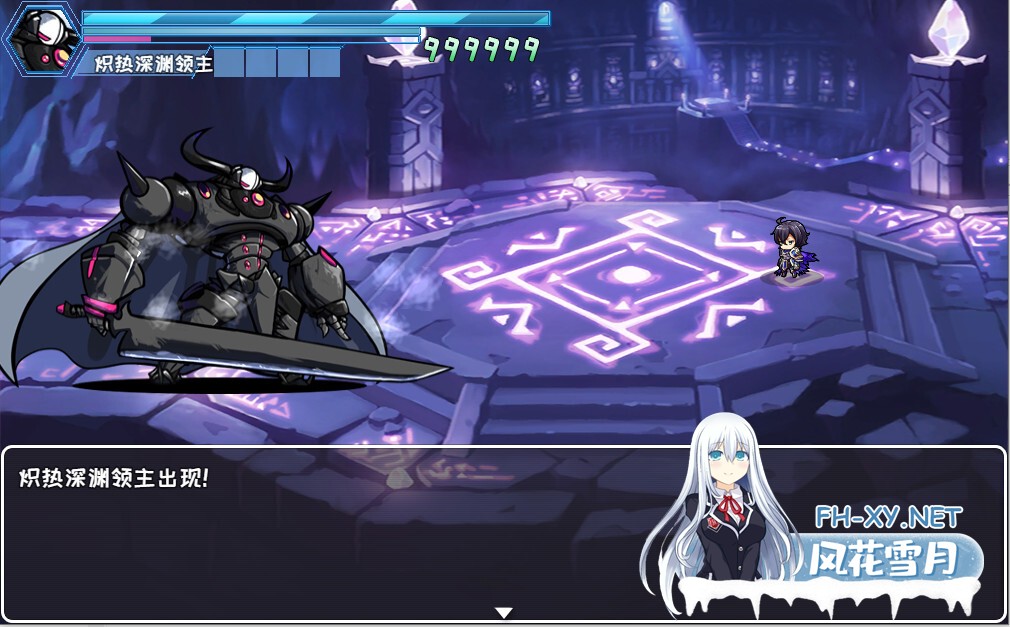Select the boss portrait icon in the HUD
The image size is (1010, 627).
click(45, 38)
